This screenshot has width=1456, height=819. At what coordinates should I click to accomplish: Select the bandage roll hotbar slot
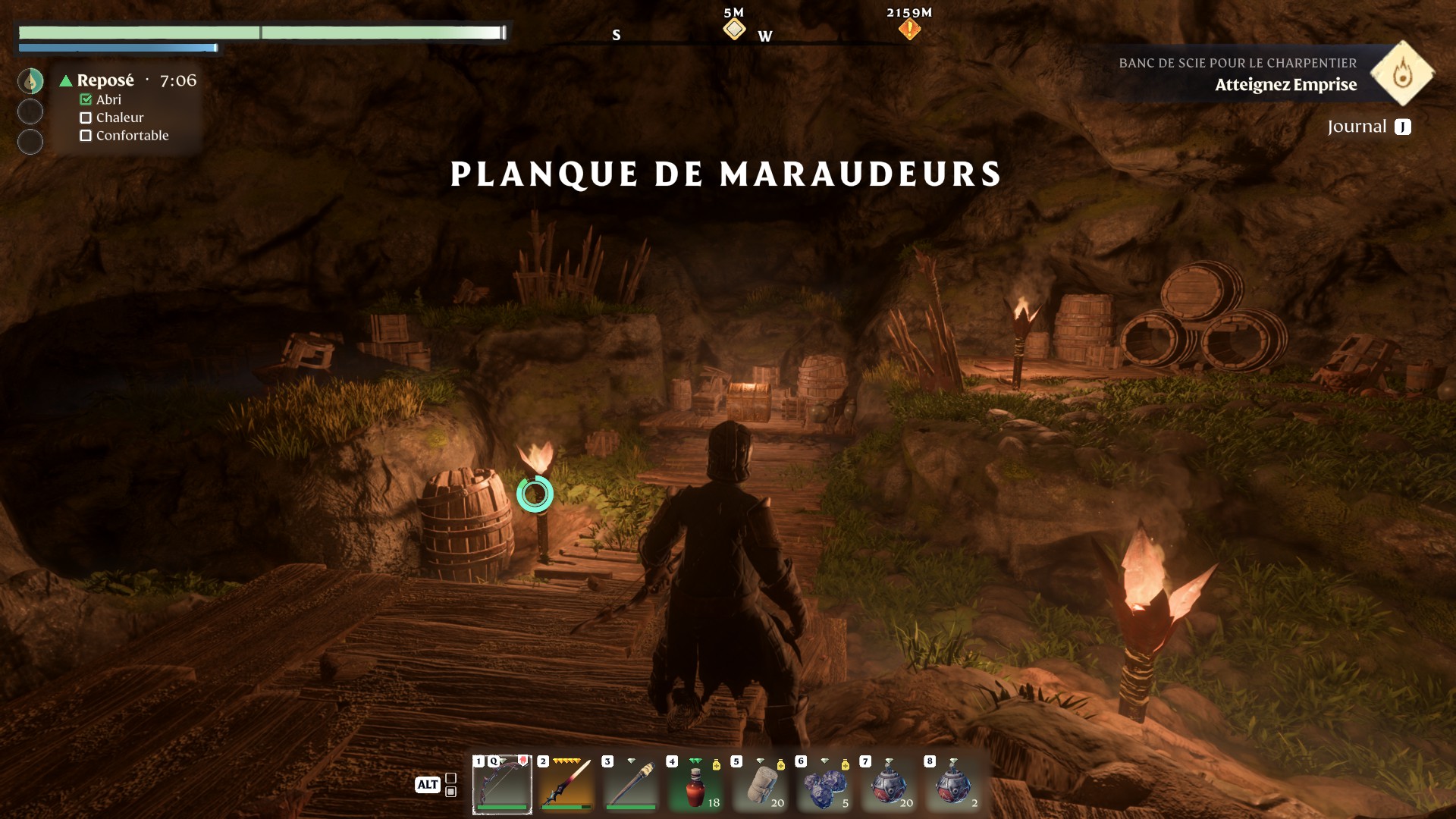(760, 785)
